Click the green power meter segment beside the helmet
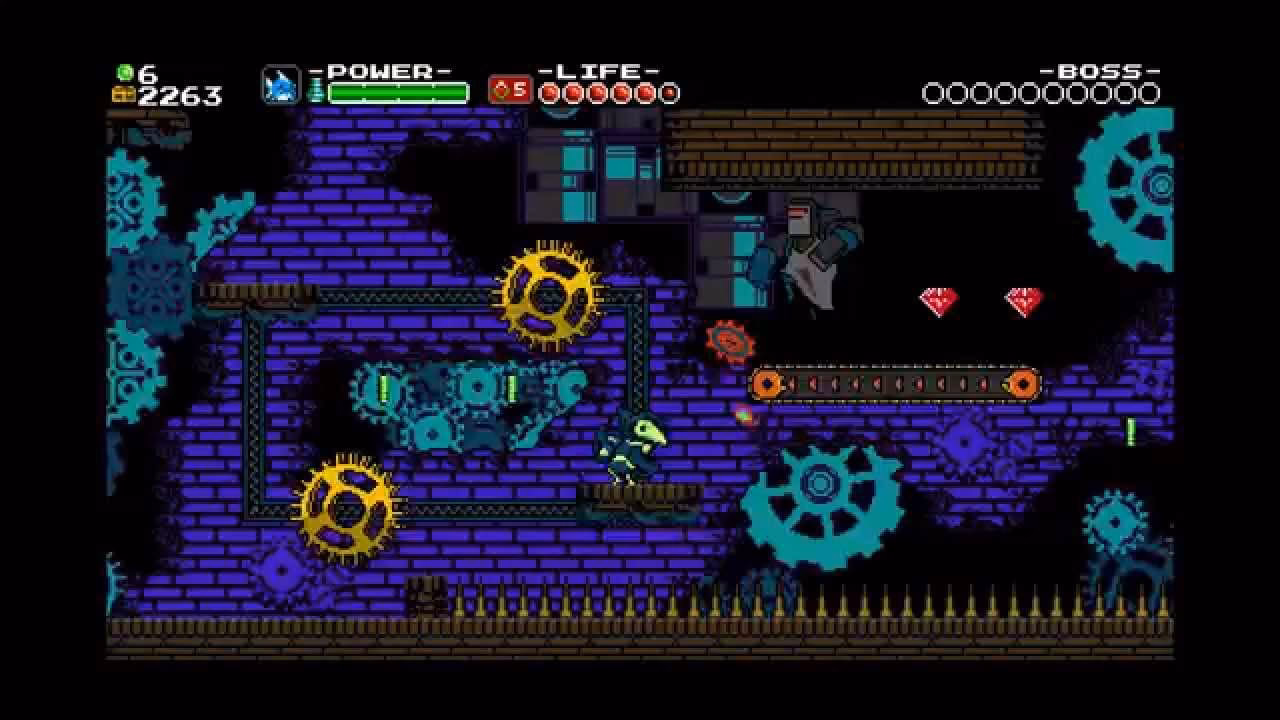 [312, 88]
